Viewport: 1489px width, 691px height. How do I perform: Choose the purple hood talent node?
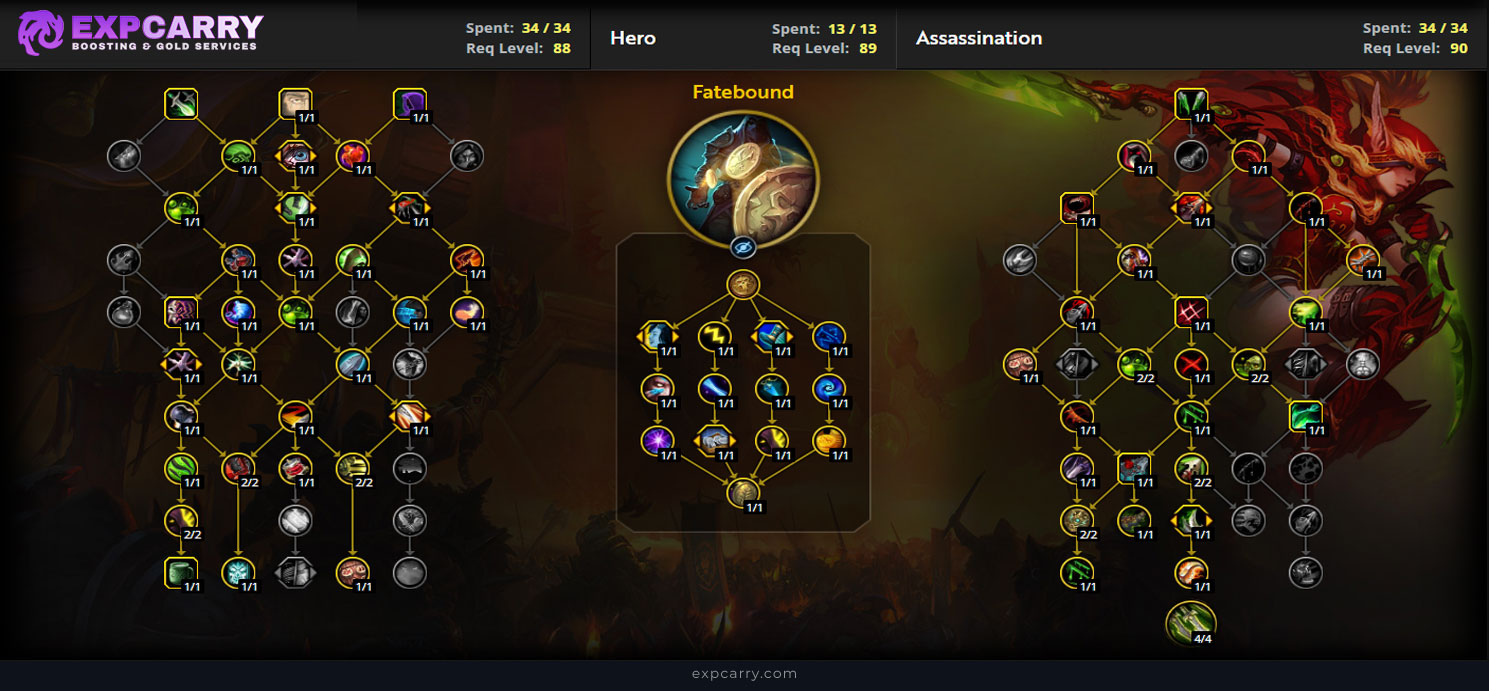[409, 103]
